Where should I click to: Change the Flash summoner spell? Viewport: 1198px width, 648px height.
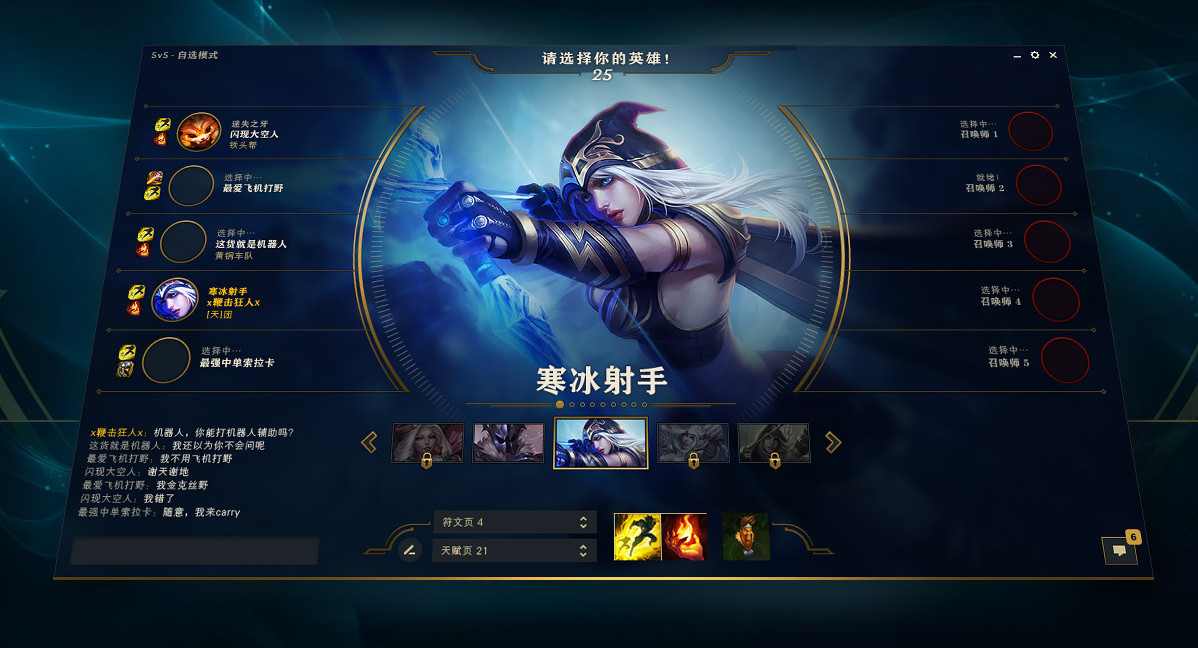pos(636,536)
